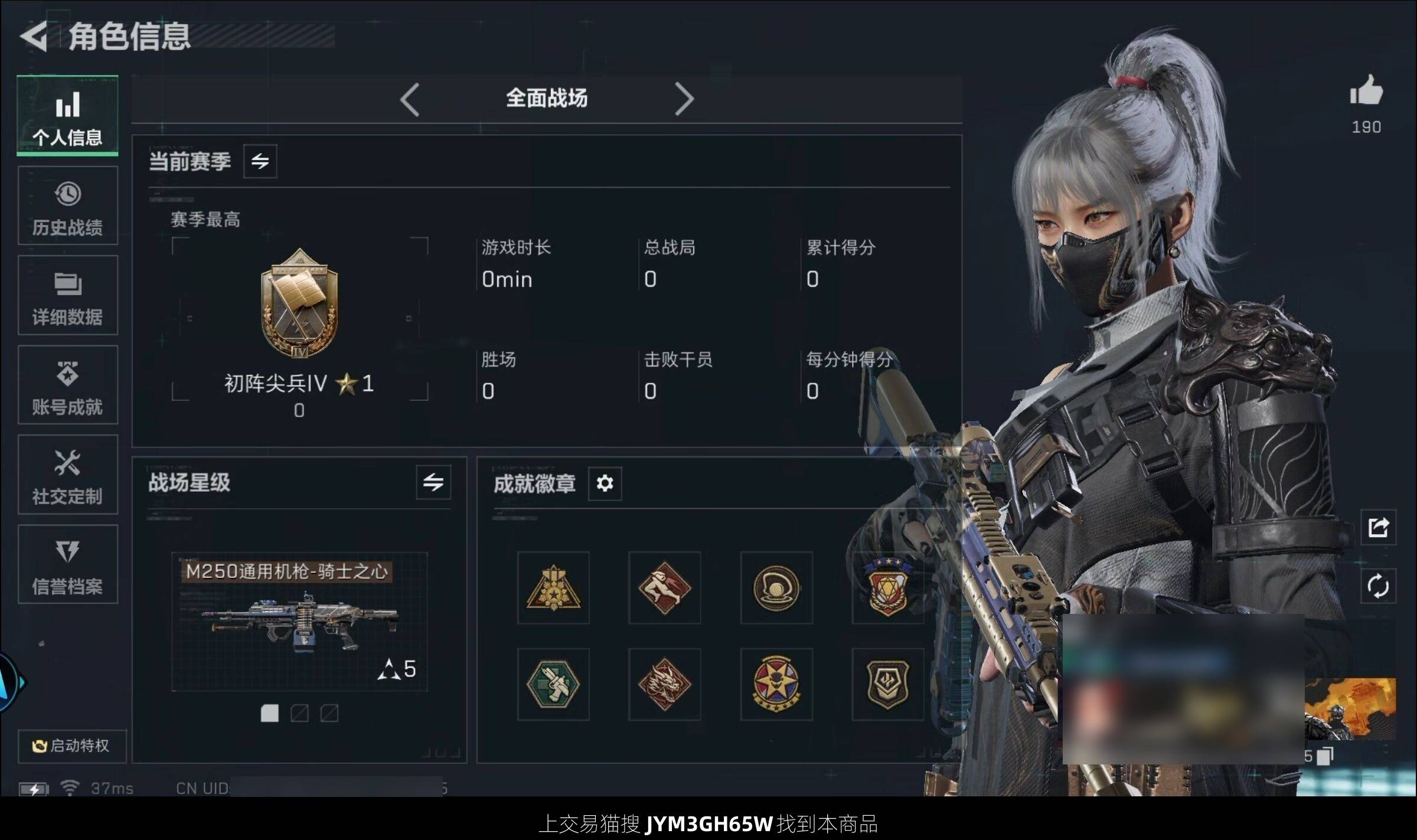Show the 信誉档案 tab
The height and width of the screenshot is (840, 1417).
point(67,565)
